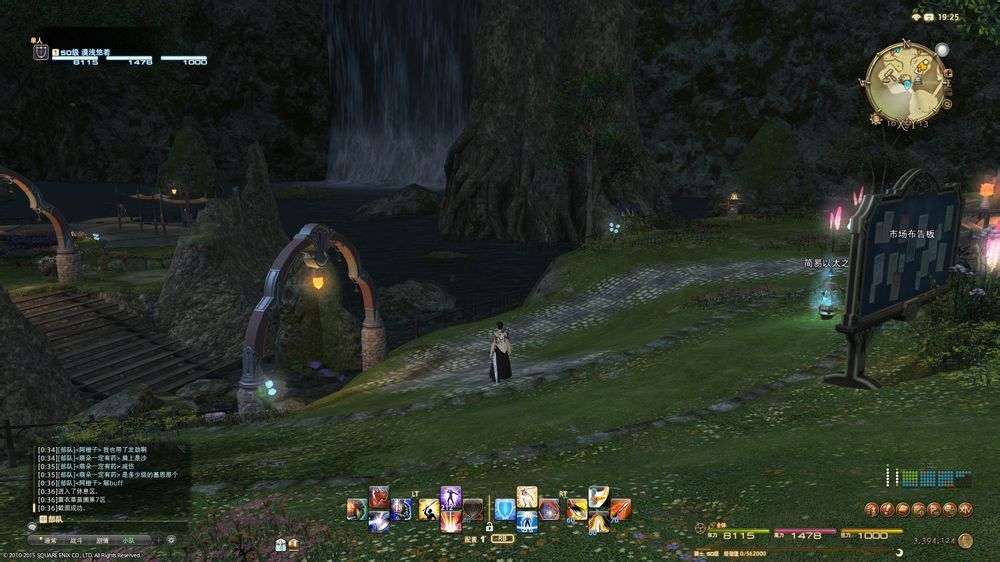Activate the yellow sword stance skill
The image size is (1000, 562).
[x=428, y=509]
